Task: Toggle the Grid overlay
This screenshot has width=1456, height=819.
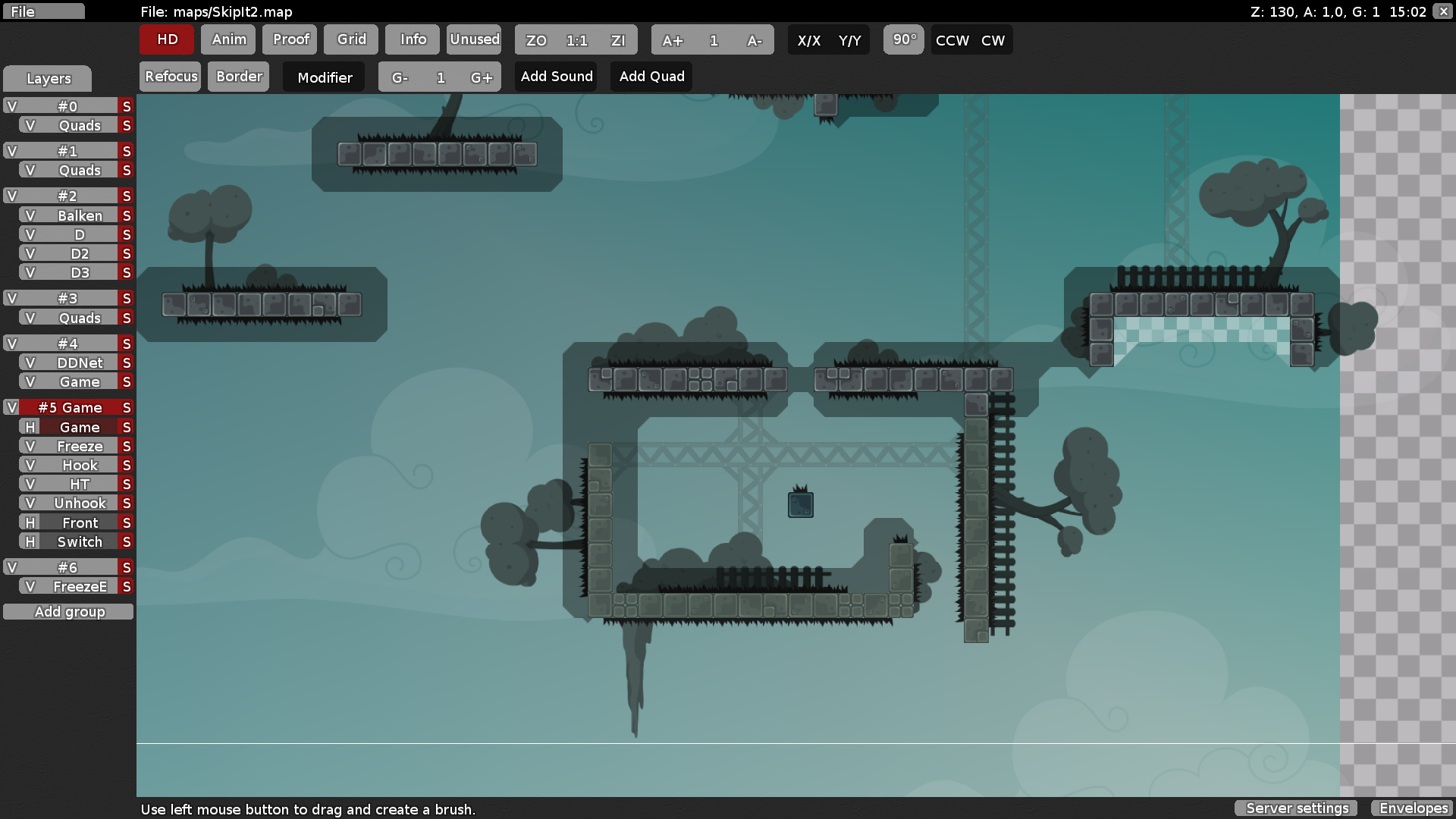Action: click(350, 39)
